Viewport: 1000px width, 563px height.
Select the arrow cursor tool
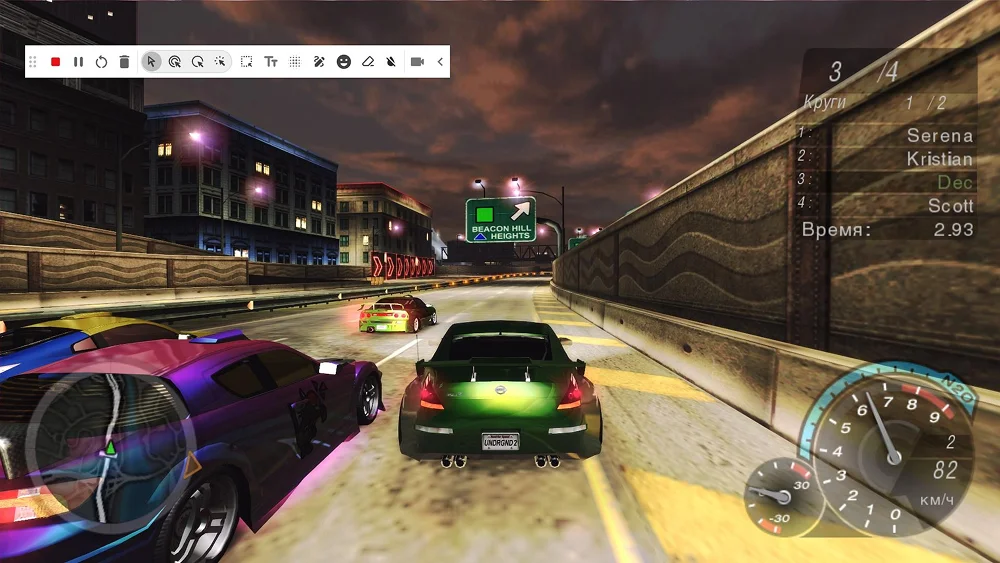click(151, 62)
